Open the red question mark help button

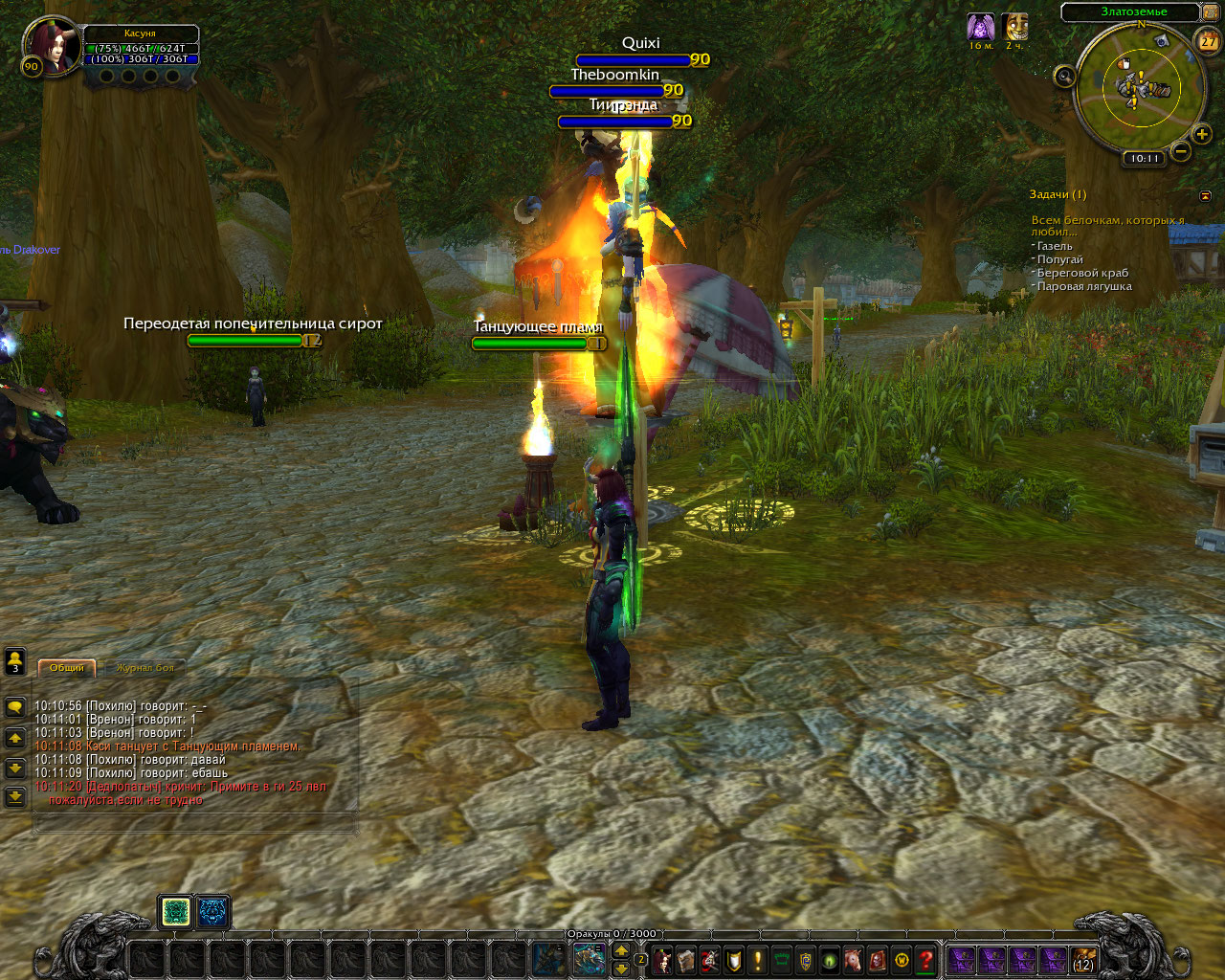[x=925, y=960]
